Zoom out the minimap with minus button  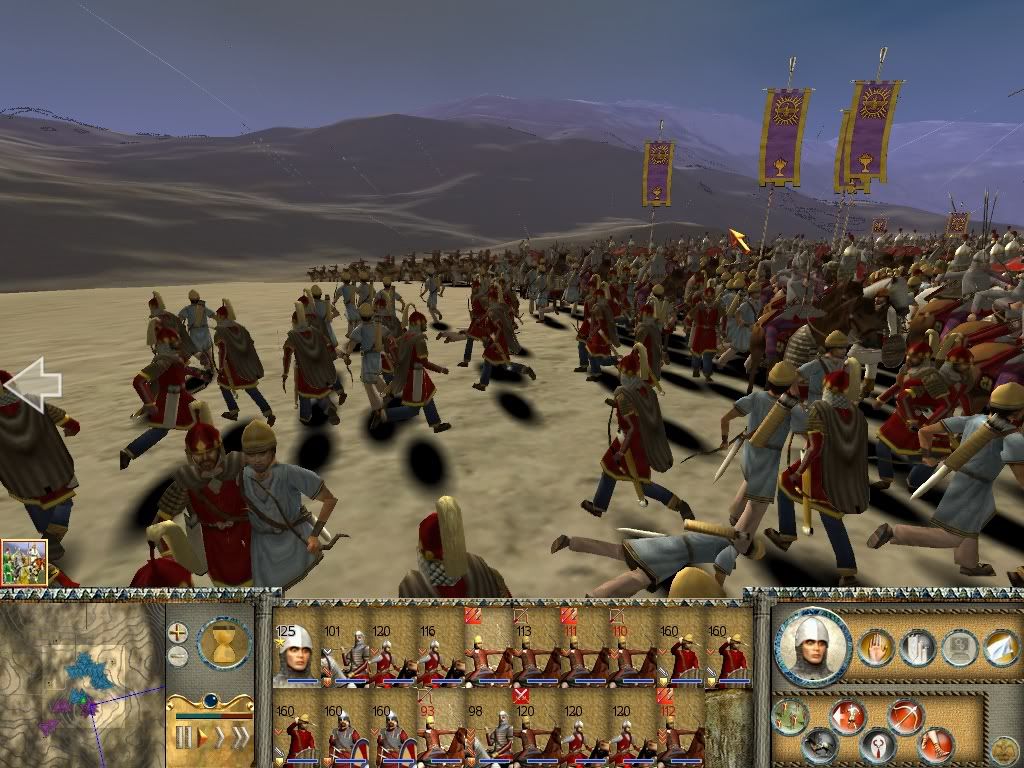[178, 656]
